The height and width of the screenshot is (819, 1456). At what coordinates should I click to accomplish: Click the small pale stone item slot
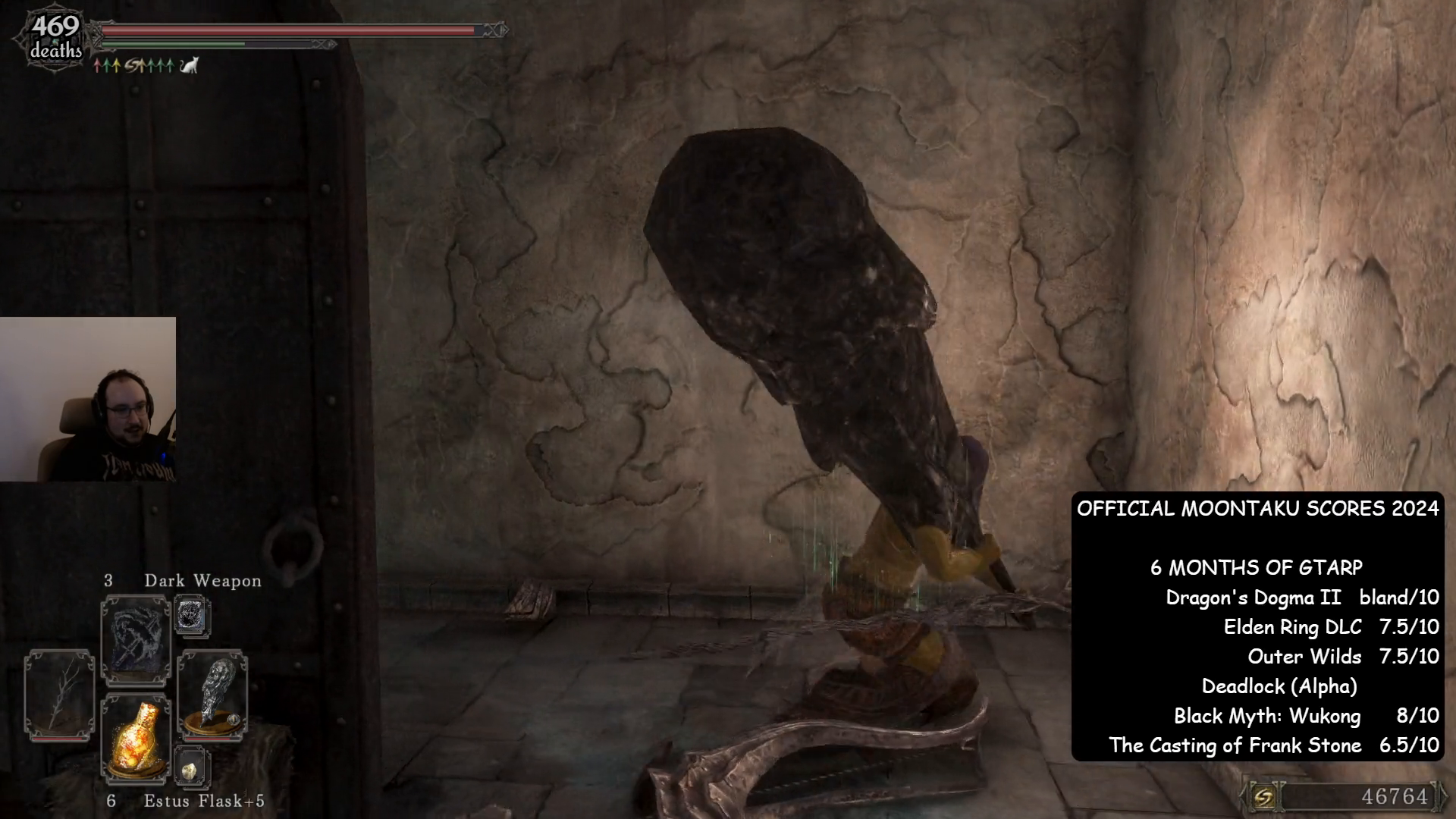coord(190,767)
